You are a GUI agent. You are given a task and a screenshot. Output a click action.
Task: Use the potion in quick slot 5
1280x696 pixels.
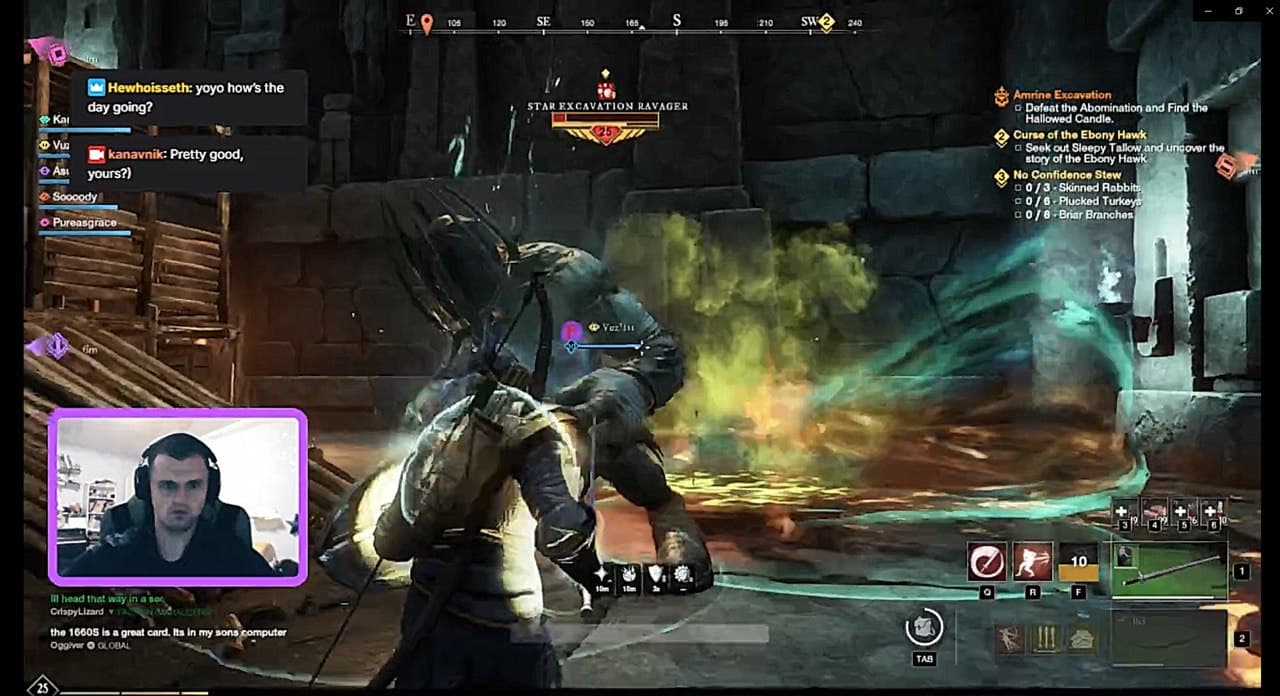[x=1183, y=512]
